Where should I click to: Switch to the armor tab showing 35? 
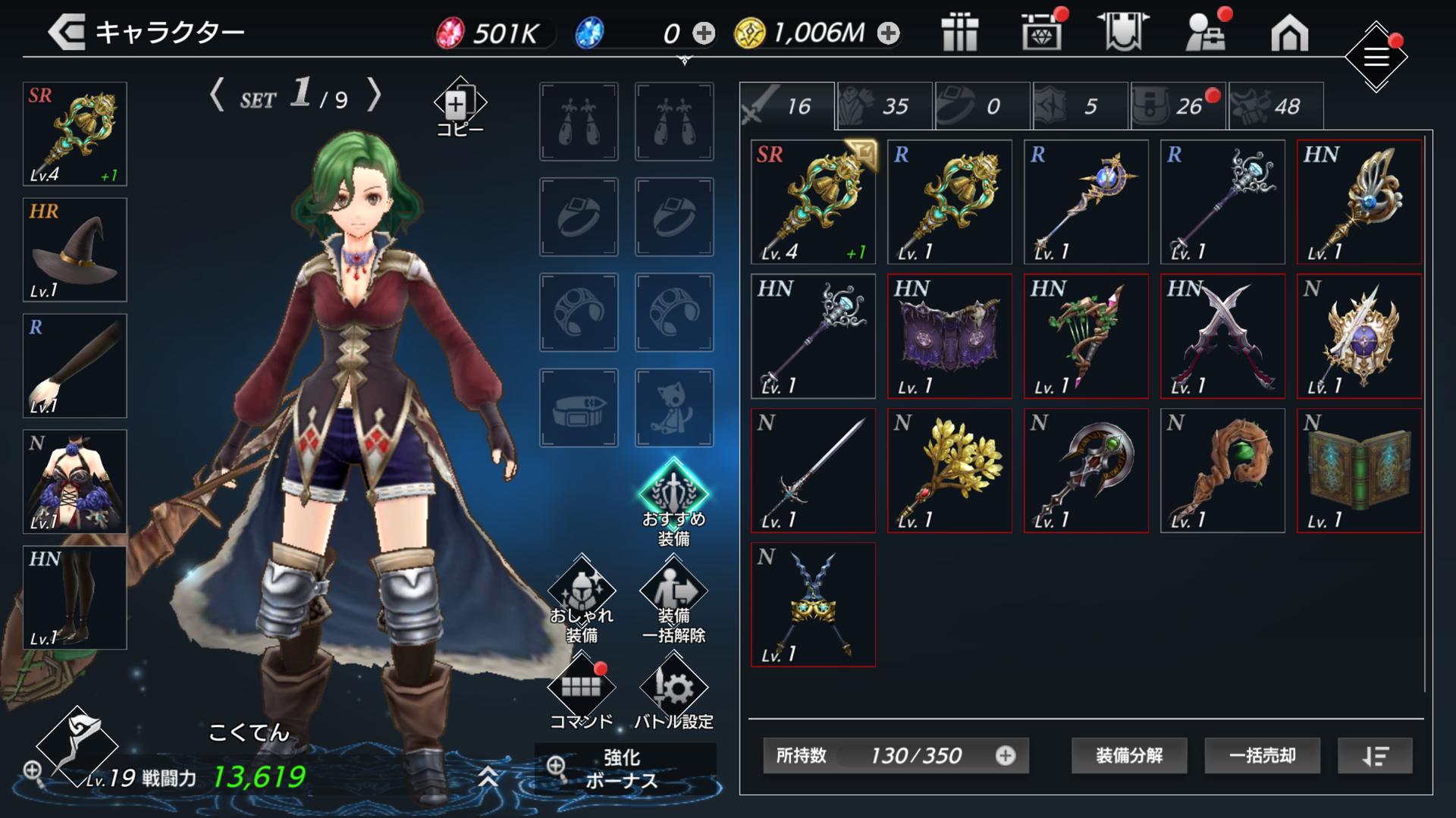pyautogui.click(x=884, y=107)
